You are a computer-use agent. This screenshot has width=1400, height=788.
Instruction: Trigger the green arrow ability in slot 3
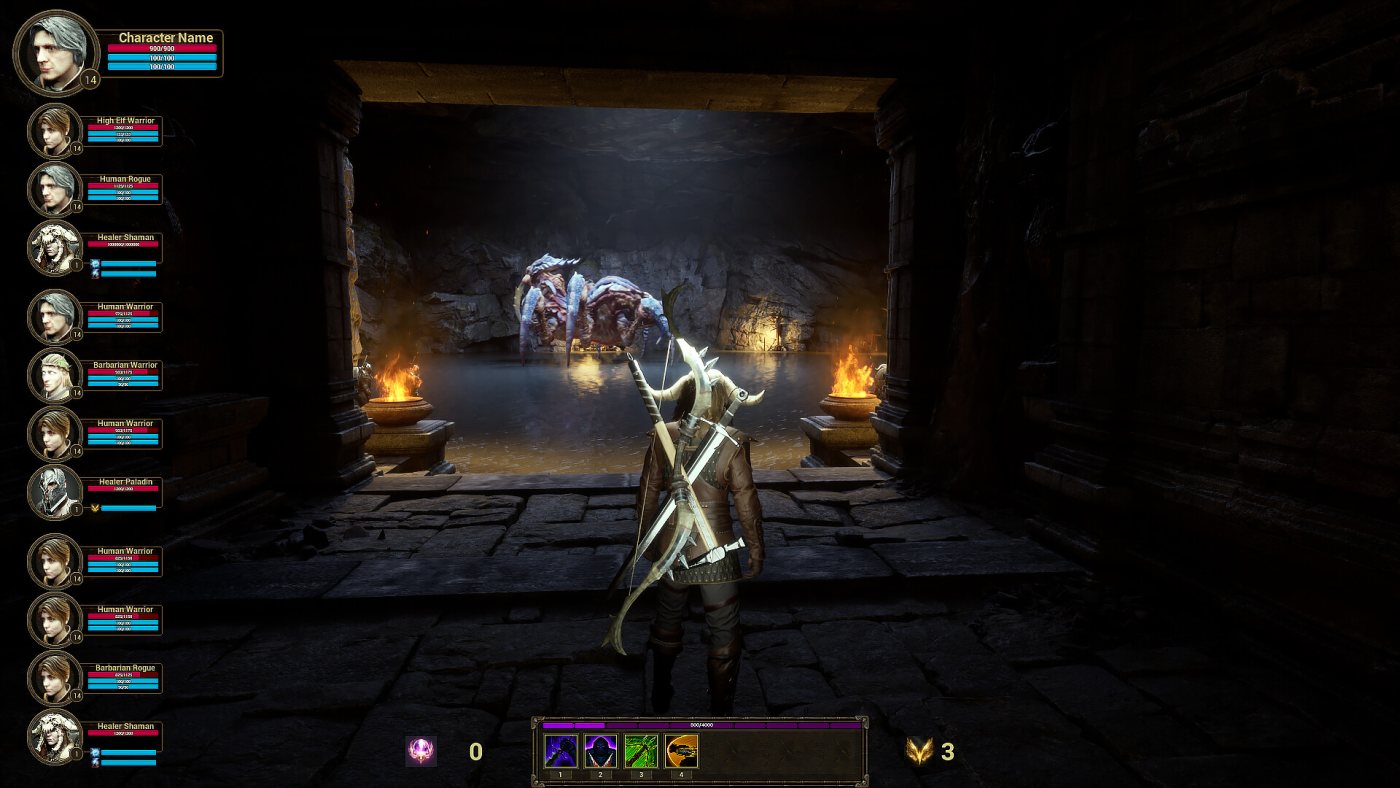641,751
